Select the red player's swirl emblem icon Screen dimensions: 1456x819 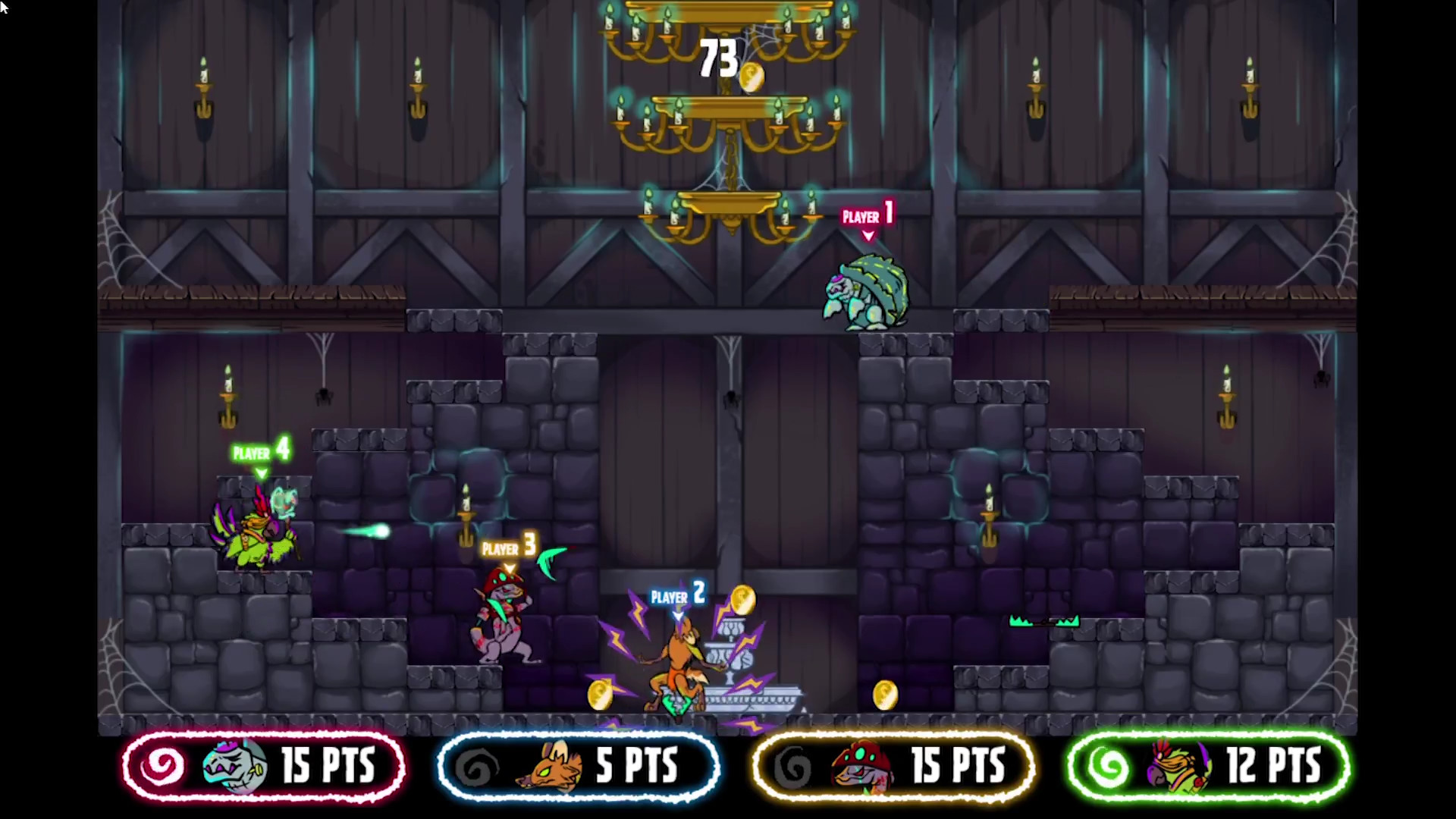pos(162,767)
